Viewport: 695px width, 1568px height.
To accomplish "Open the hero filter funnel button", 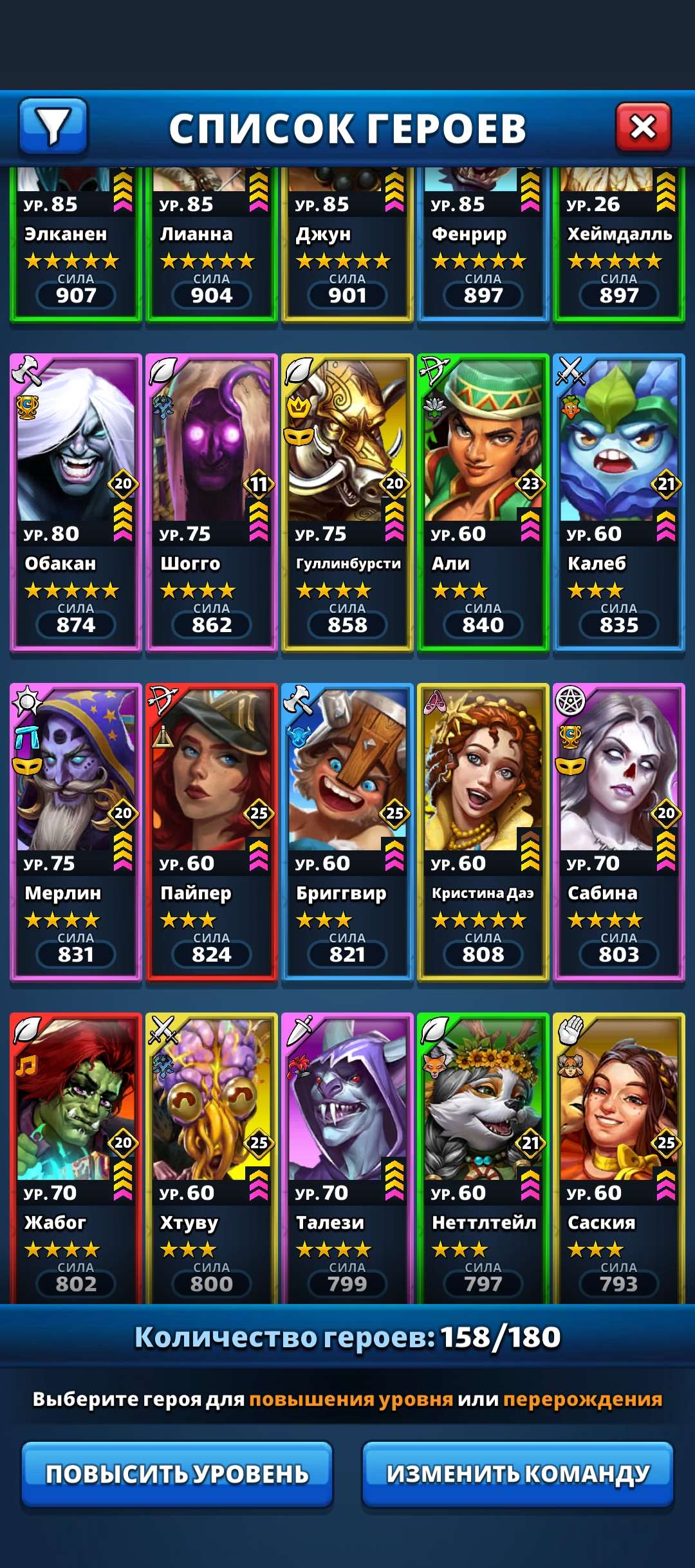I will [53, 126].
